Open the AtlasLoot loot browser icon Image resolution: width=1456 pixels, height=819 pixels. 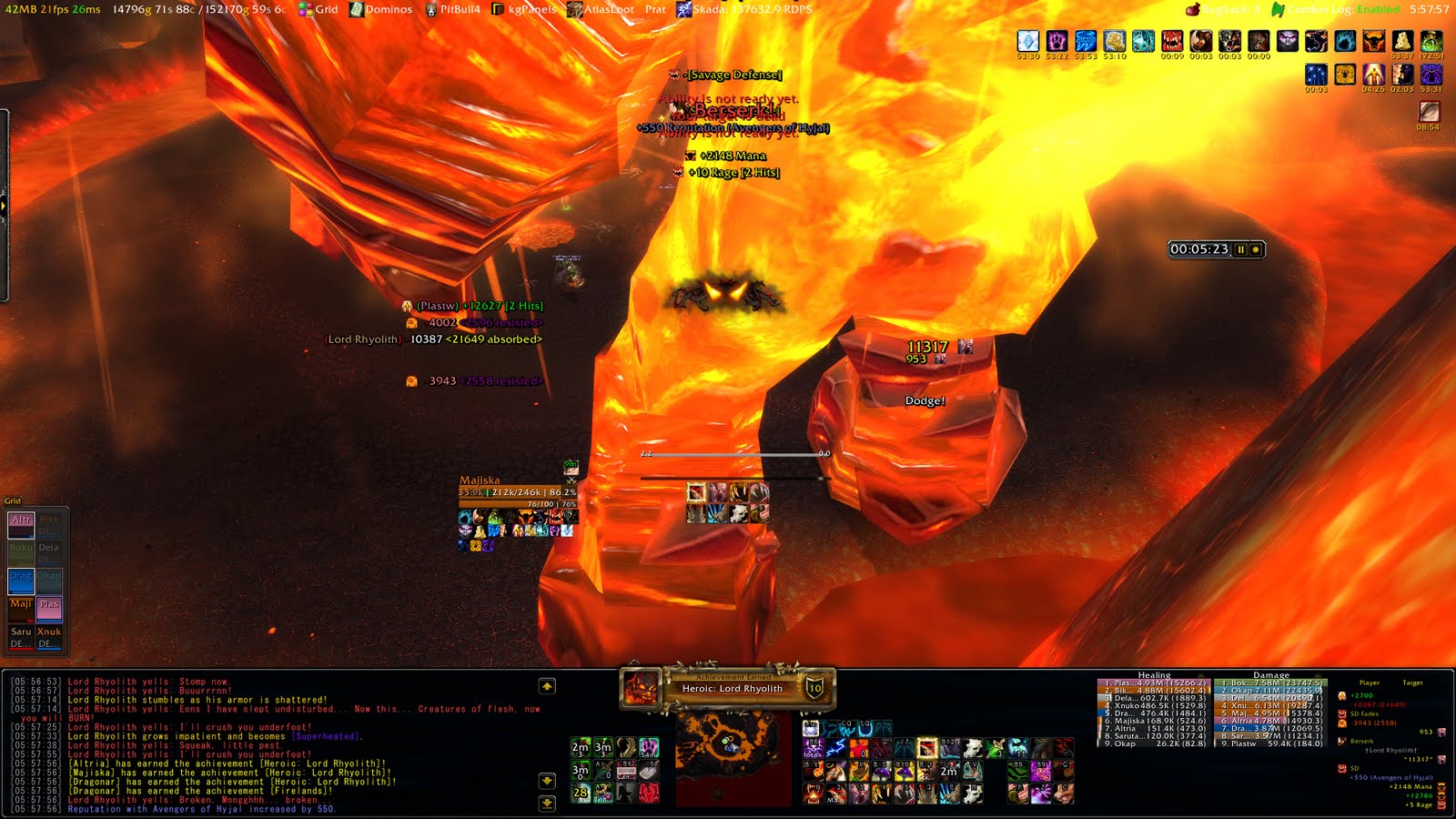tap(574, 10)
